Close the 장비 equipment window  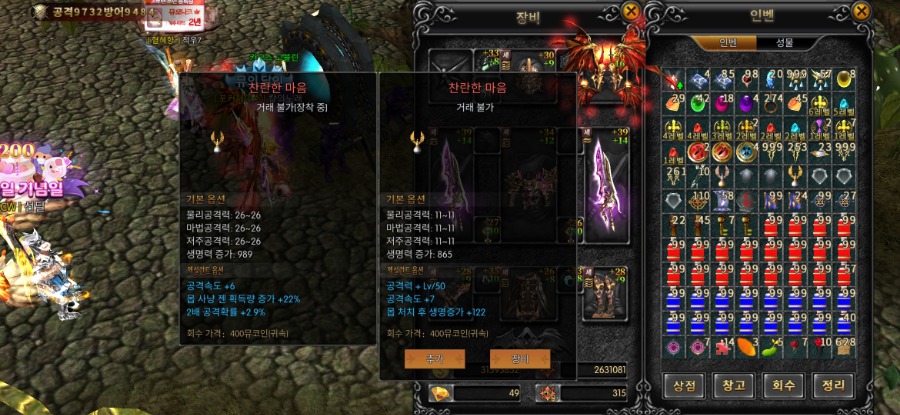[x=631, y=11]
